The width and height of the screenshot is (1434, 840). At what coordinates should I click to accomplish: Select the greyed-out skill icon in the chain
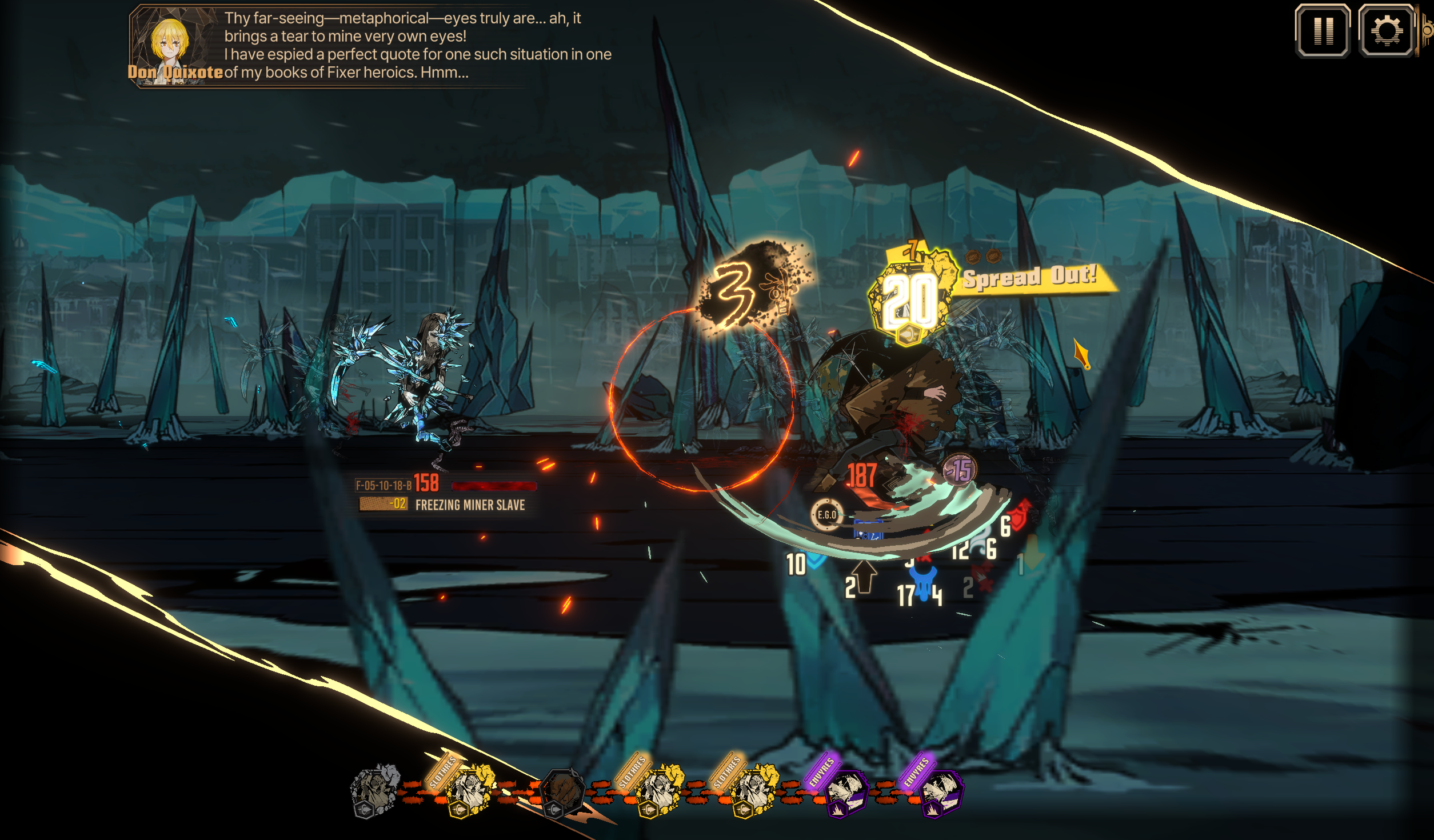374,790
